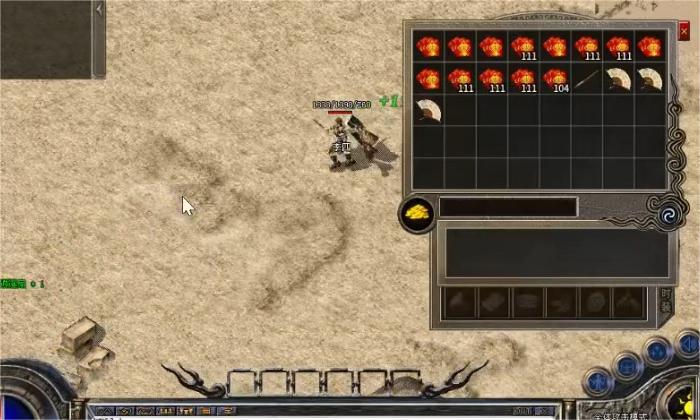Screen dimensions: 700x420
Task: Select the long spear item in the bag
Action: point(588,78)
